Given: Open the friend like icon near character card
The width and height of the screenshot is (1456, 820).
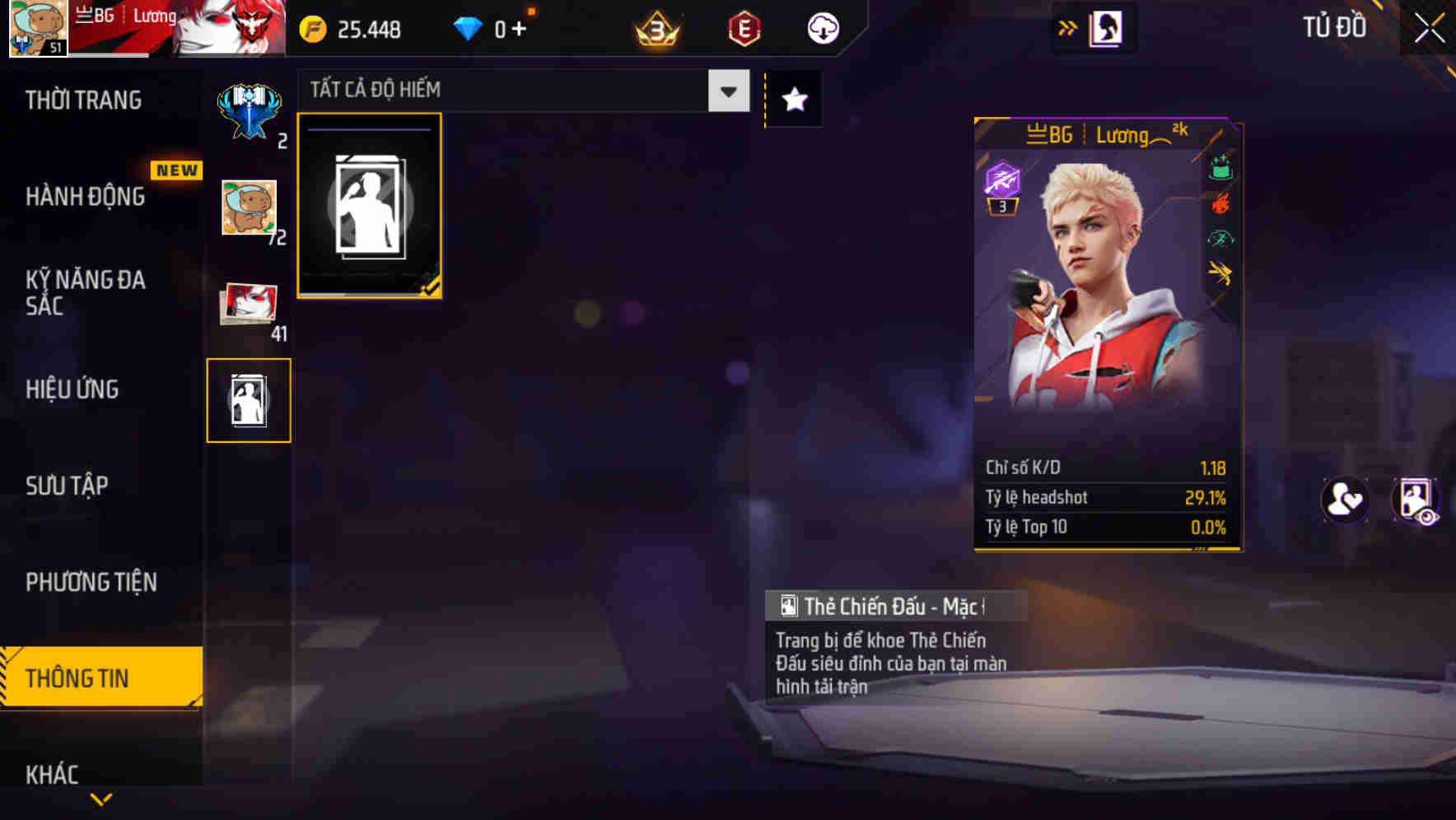Looking at the screenshot, I should click(x=1346, y=500).
